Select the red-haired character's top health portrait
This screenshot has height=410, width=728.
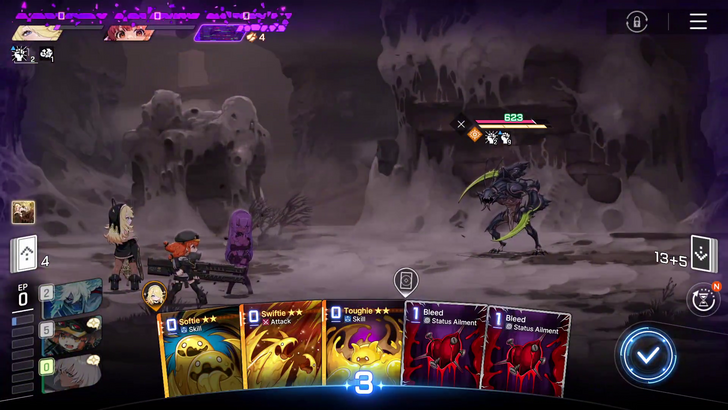pos(127,32)
